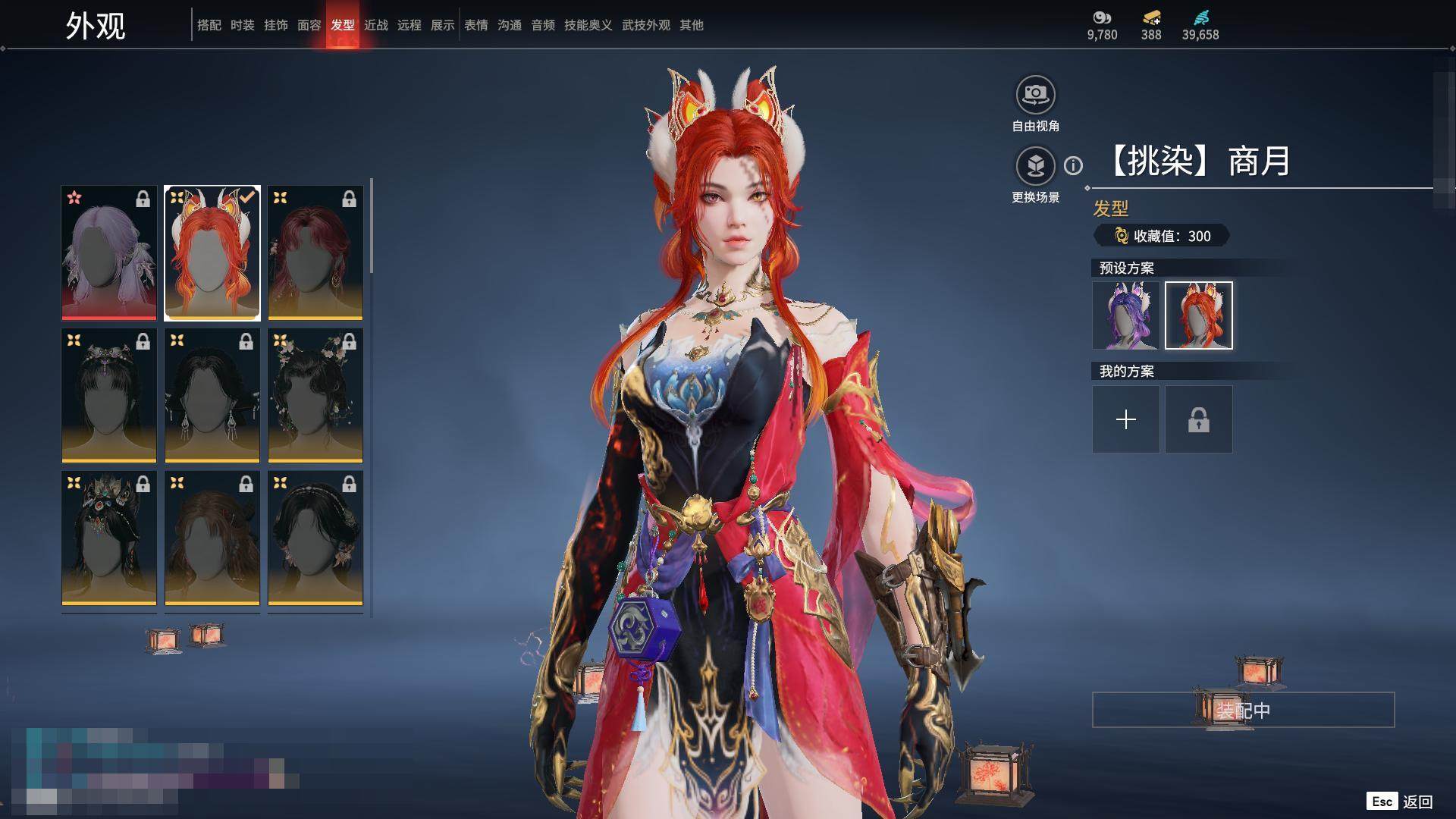Open the 挂饰 tab
The image size is (1456, 819).
[275, 25]
